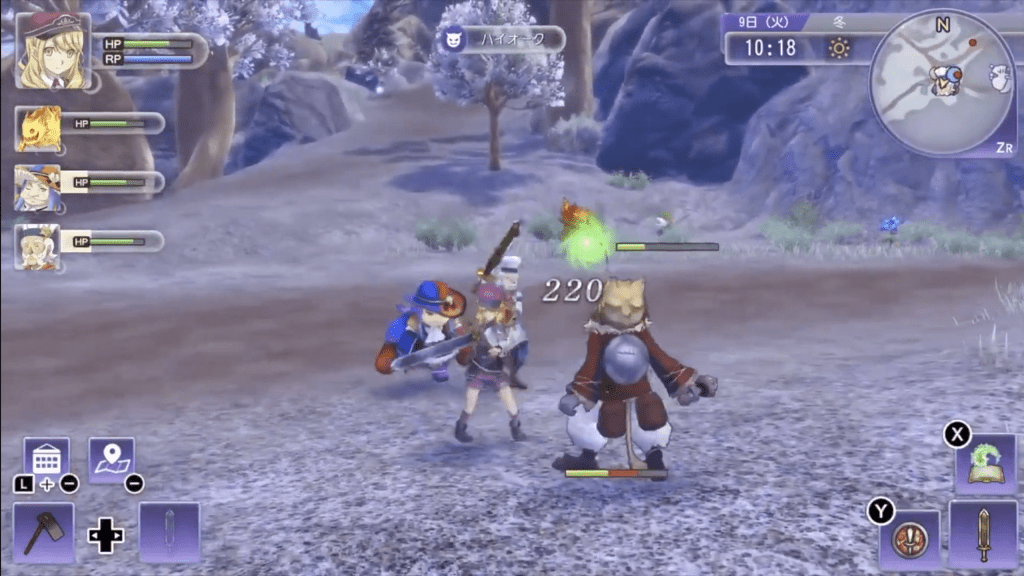1024x576 pixels.
Task: Activate the green spellbook magic slot
Action: [x=984, y=463]
